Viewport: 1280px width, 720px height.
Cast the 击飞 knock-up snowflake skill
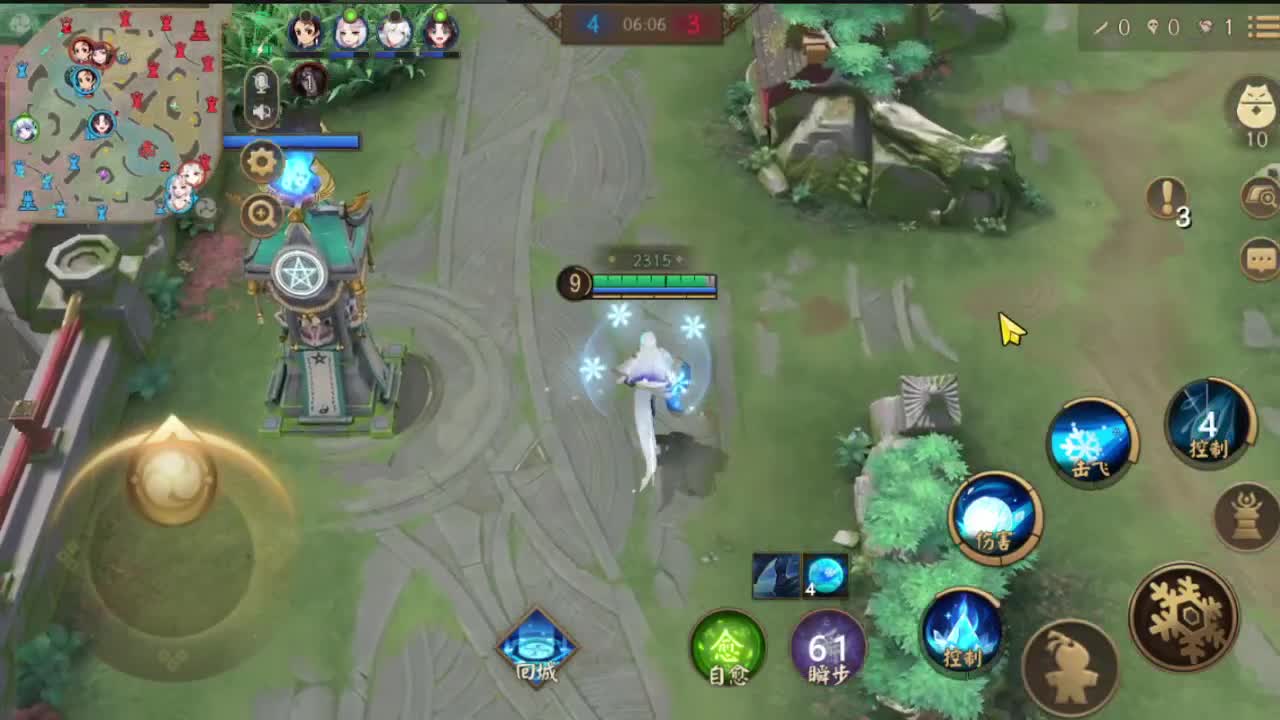tap(1093, 442)
